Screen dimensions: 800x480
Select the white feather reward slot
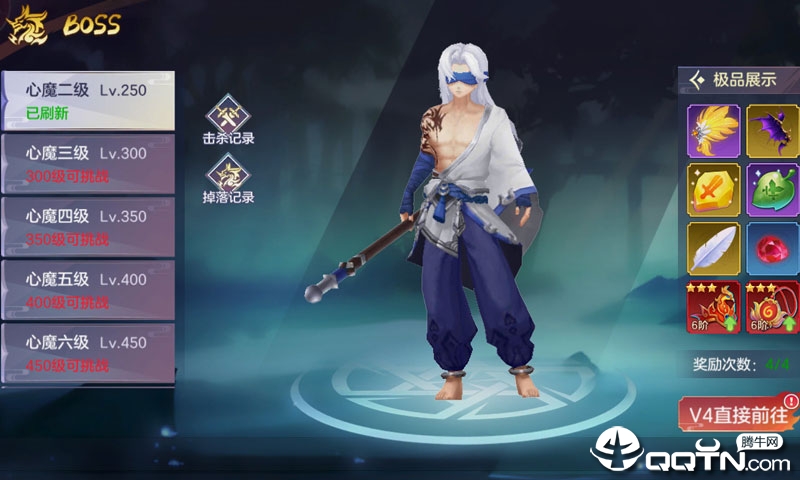[713, 248]
